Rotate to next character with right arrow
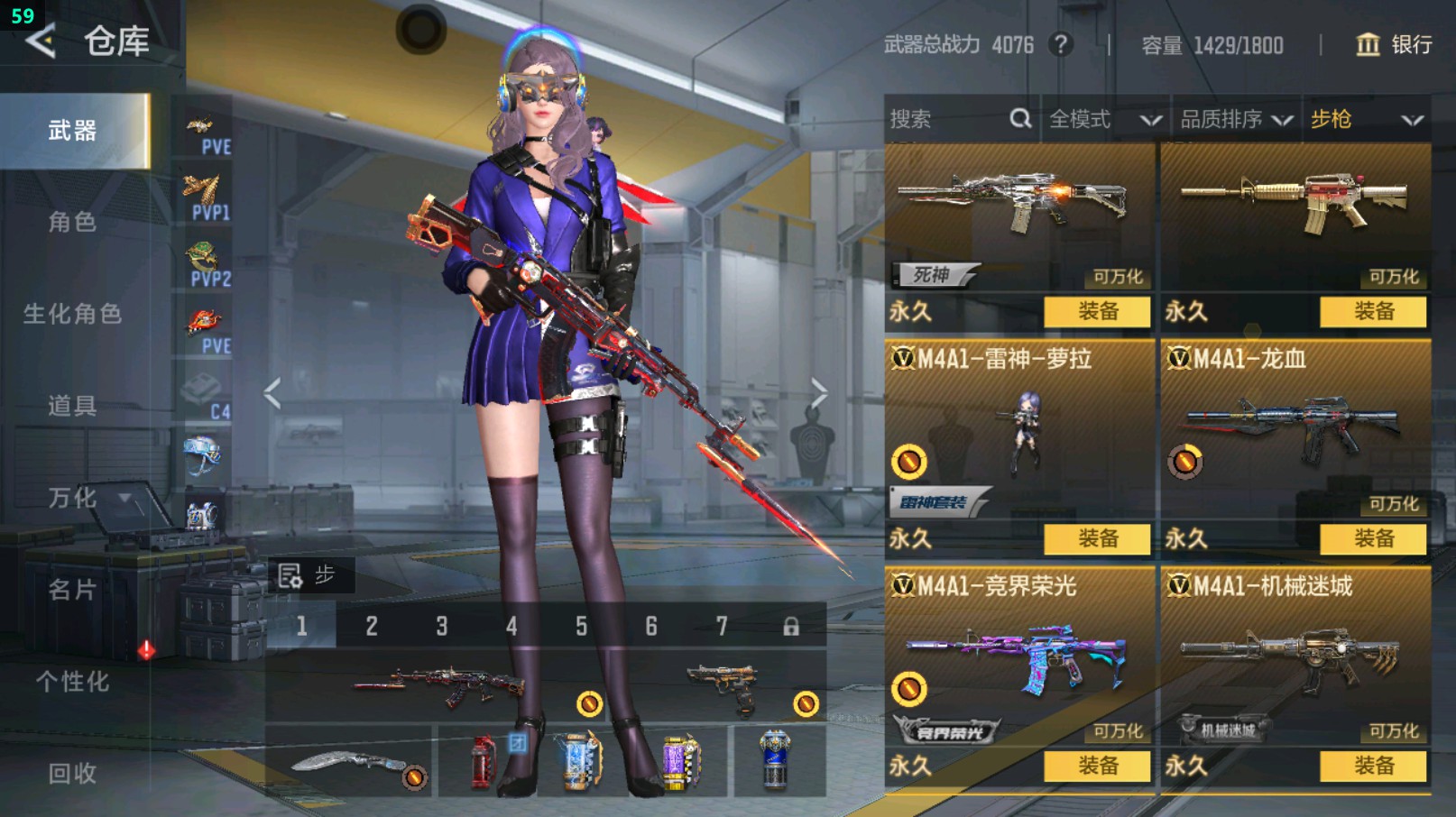 tap(818, 393)
